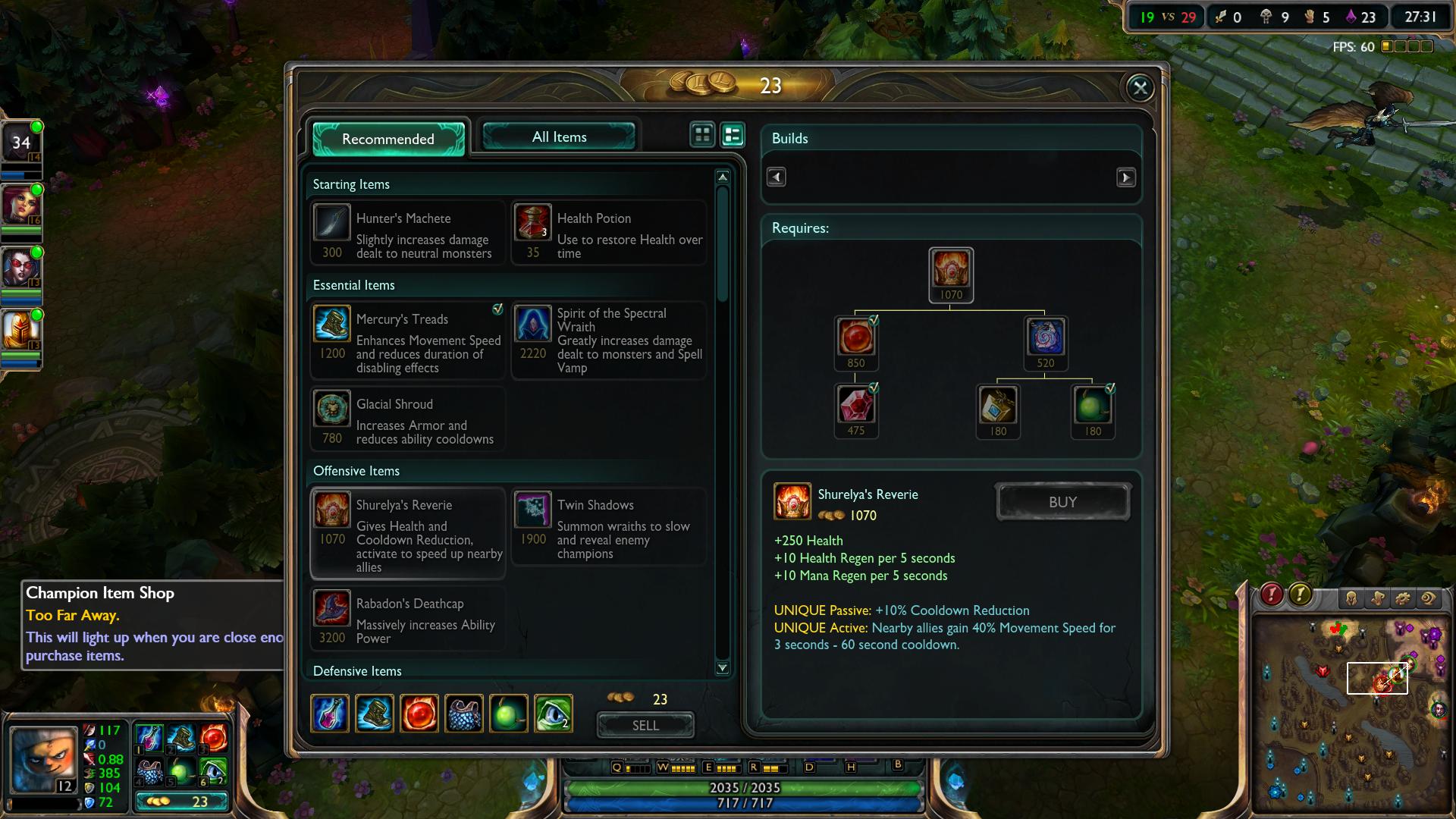The image size is (1456, 819).
Task: Close the item shop window
Action: tap(1139, 88)
